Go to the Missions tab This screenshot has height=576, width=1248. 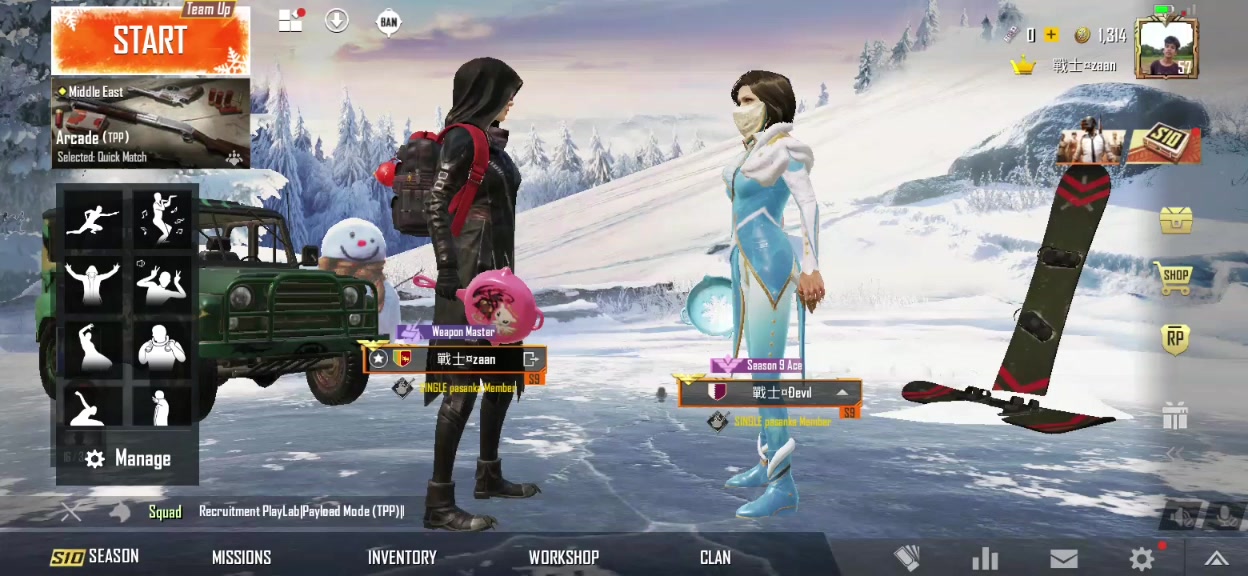[x=241, y=557]
